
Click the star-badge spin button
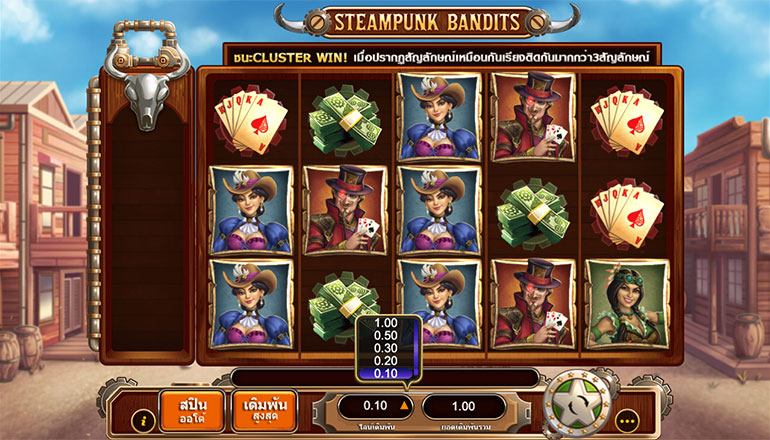[579, 405]
